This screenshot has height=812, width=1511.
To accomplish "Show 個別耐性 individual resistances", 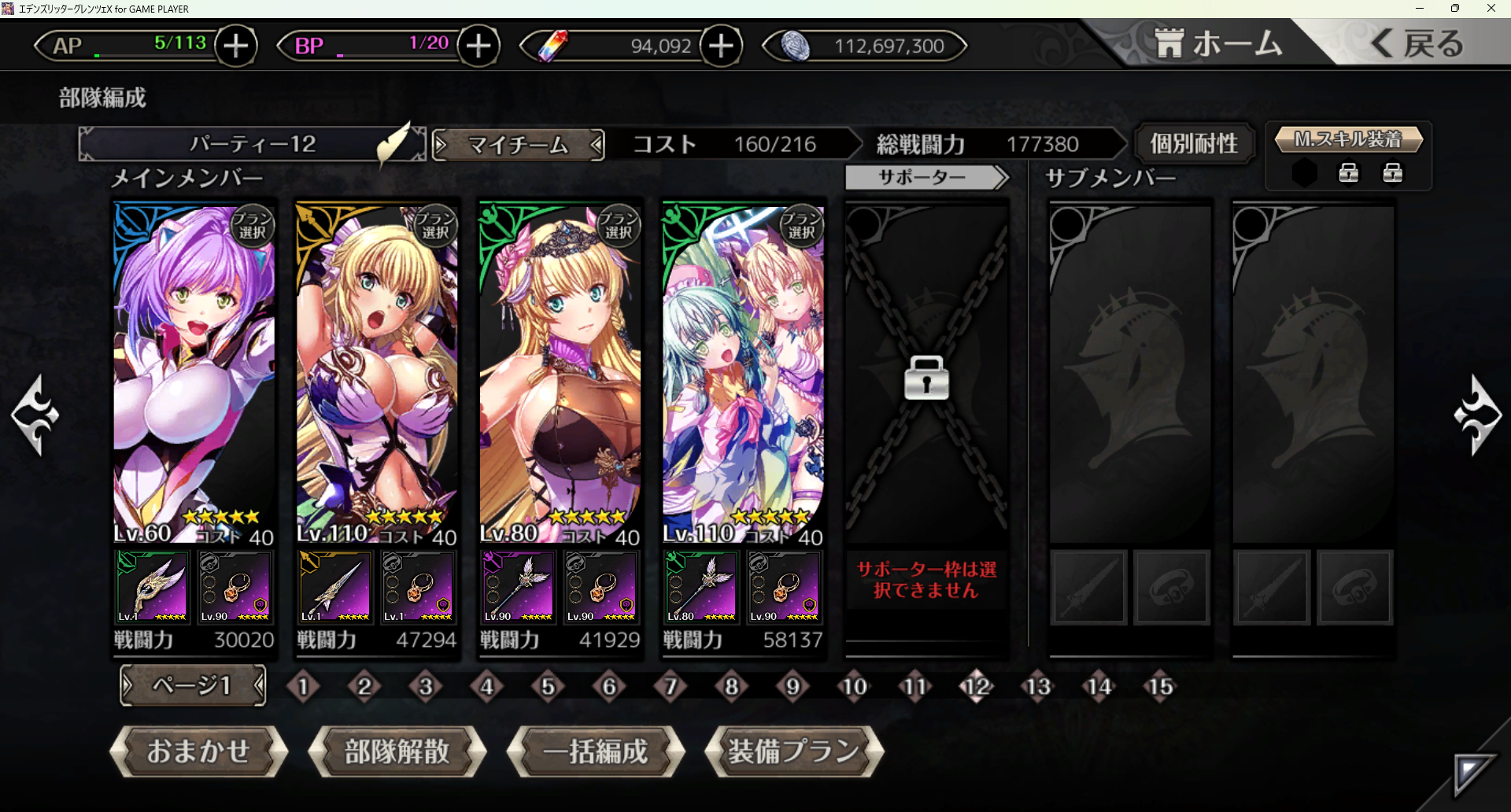I will click(x=1193, y=144).
